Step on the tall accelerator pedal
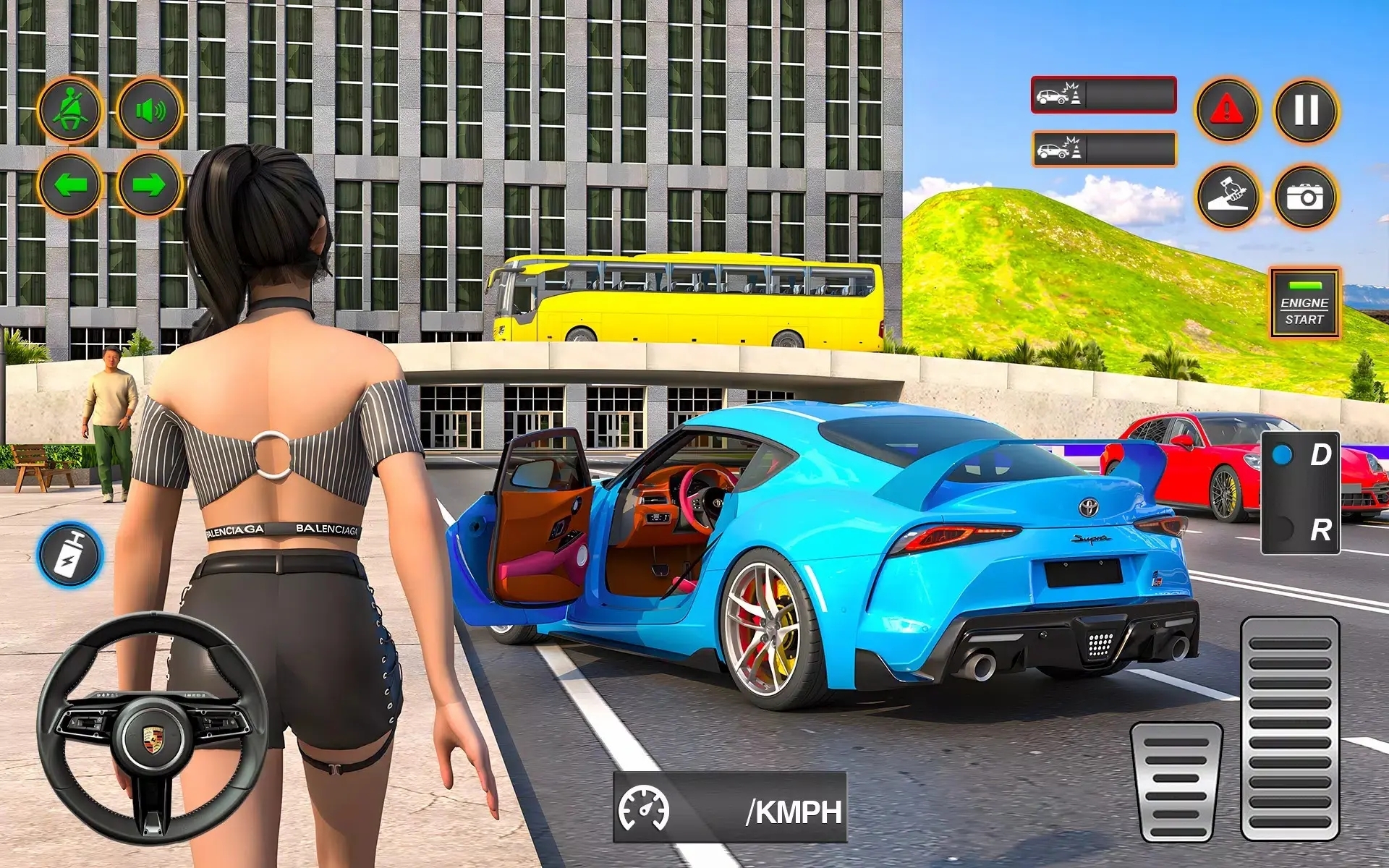Screen dimensions: 1389x868 pos(1290,728)
